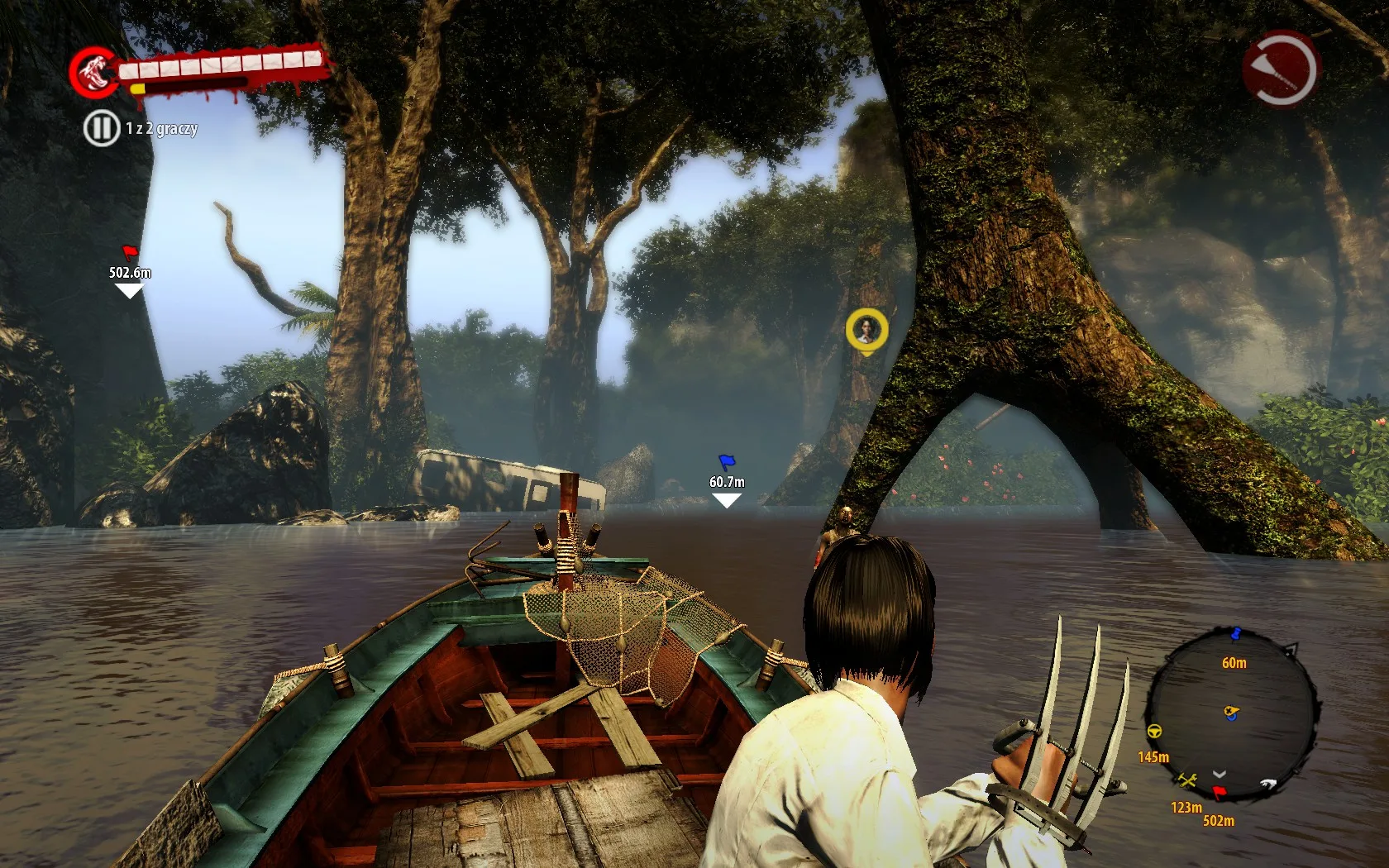Open the white arrow below the 60.7m marker
Viewport: 1389px width, 868px height.
[726, 499]
